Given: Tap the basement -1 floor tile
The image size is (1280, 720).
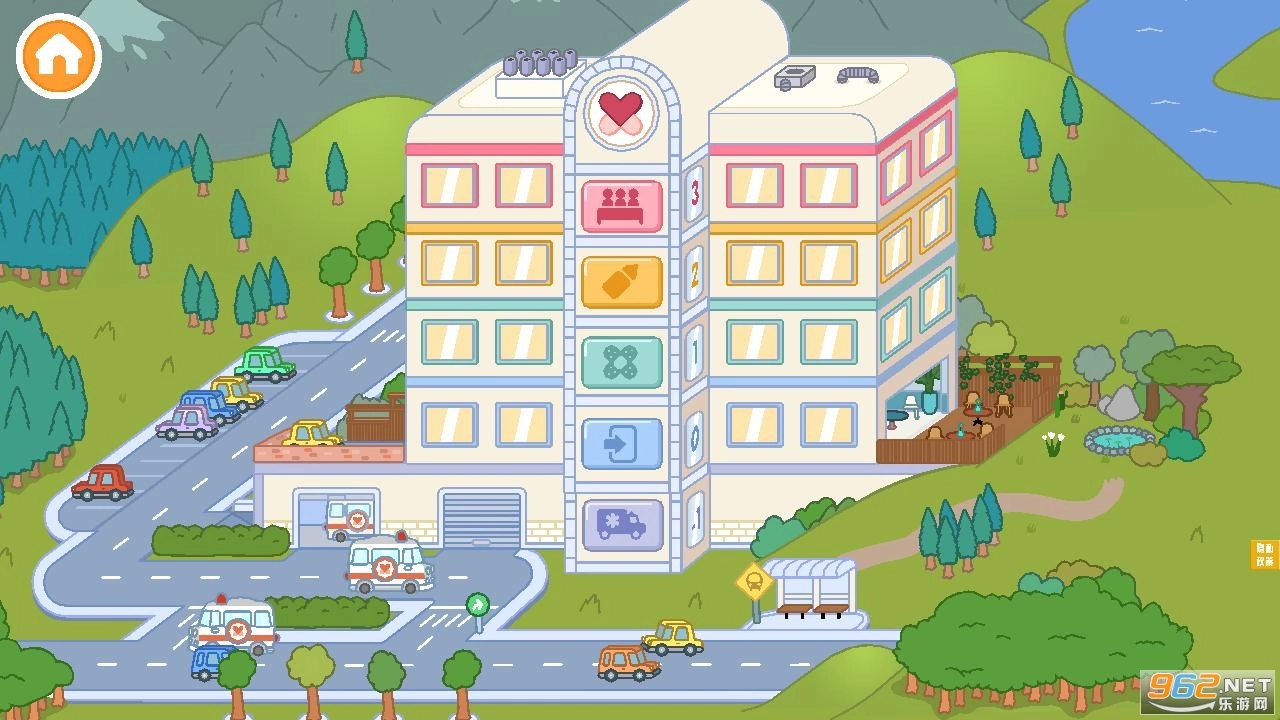Looking at the screenshot, I should coord(693,518).
